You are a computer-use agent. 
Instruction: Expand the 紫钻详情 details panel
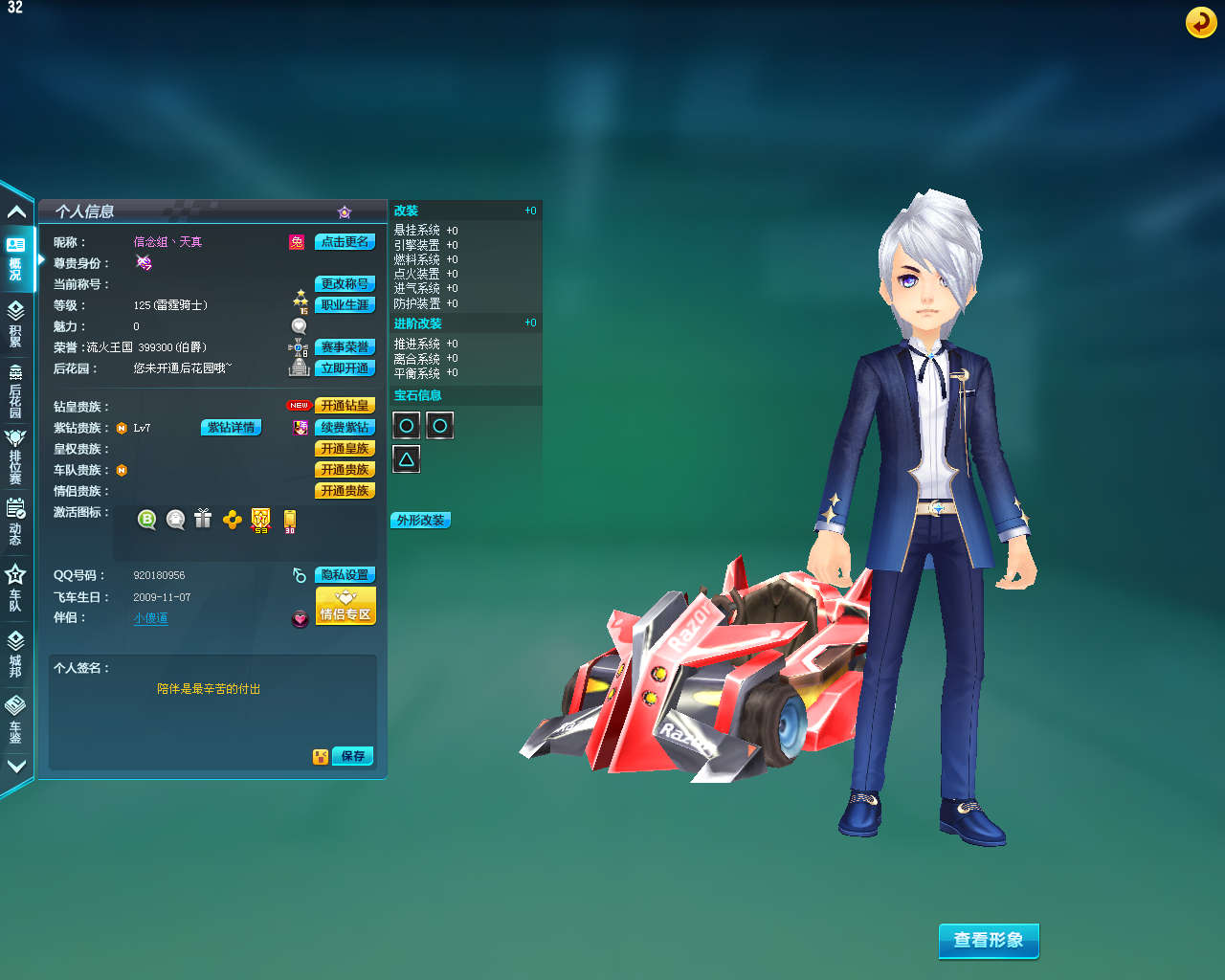(x=230, y=427)
